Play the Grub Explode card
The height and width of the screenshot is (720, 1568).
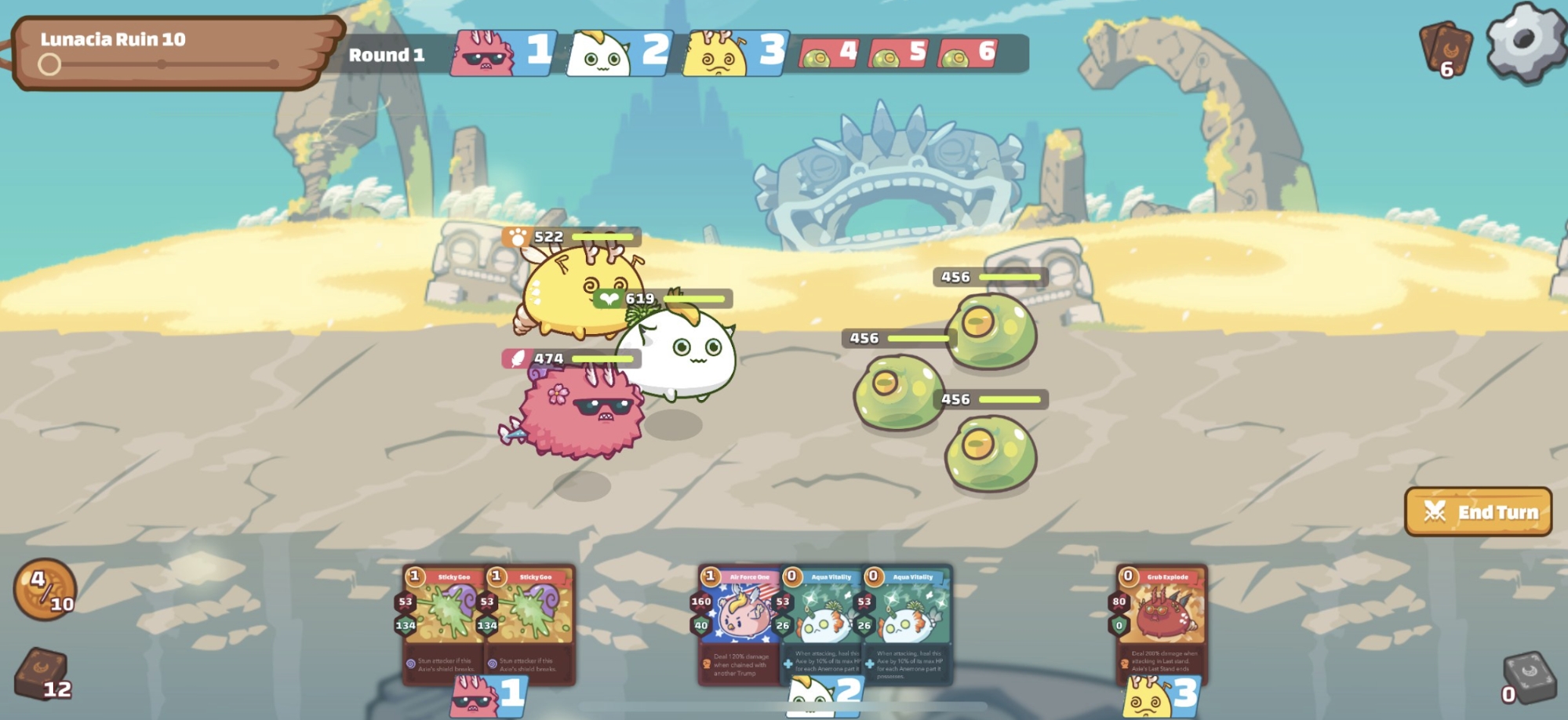point(1162,624)
